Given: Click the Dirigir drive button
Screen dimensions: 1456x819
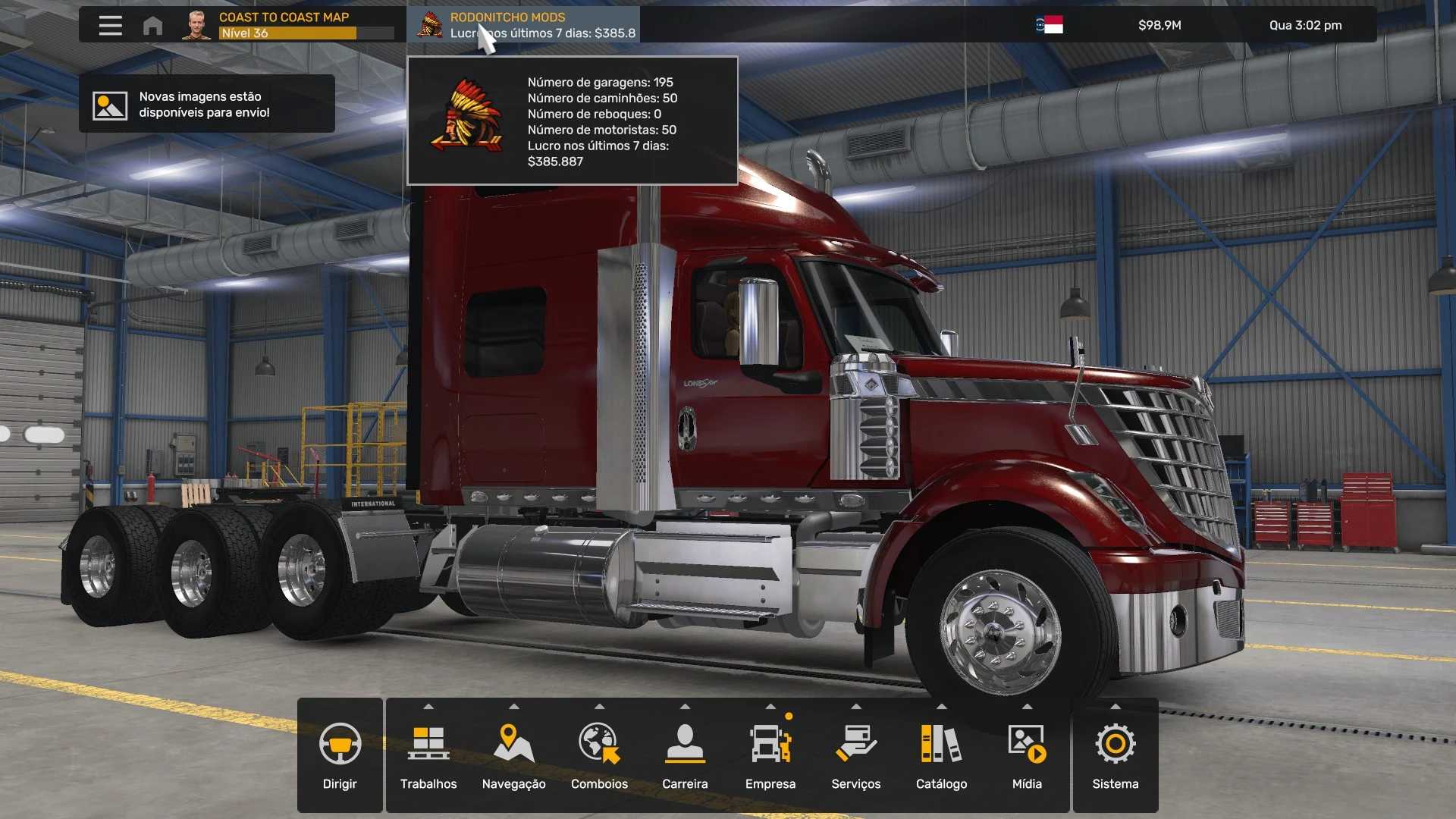Looking at the screenshot, I should coord(340,755).
